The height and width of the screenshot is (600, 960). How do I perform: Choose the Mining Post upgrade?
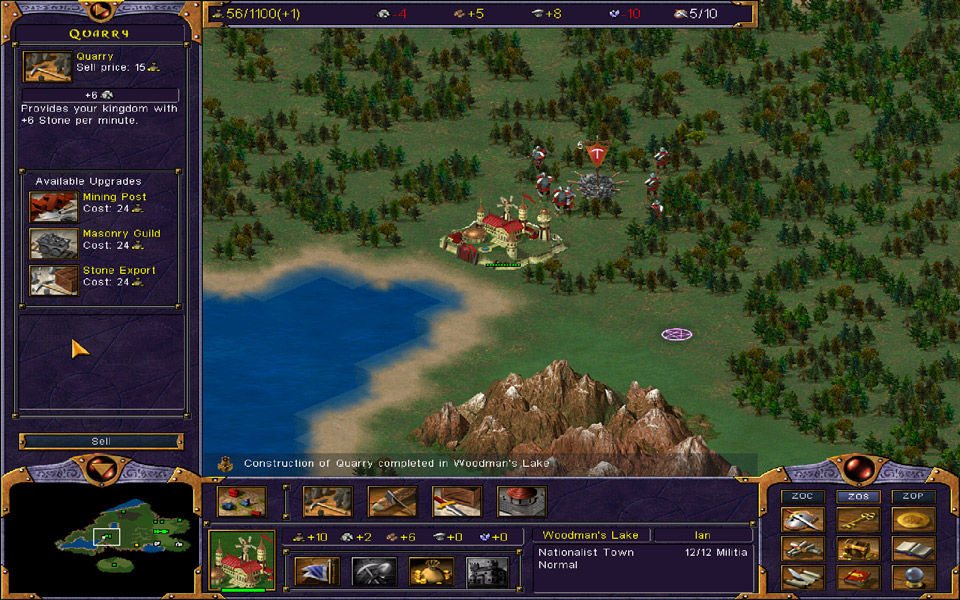coord(54,207)
